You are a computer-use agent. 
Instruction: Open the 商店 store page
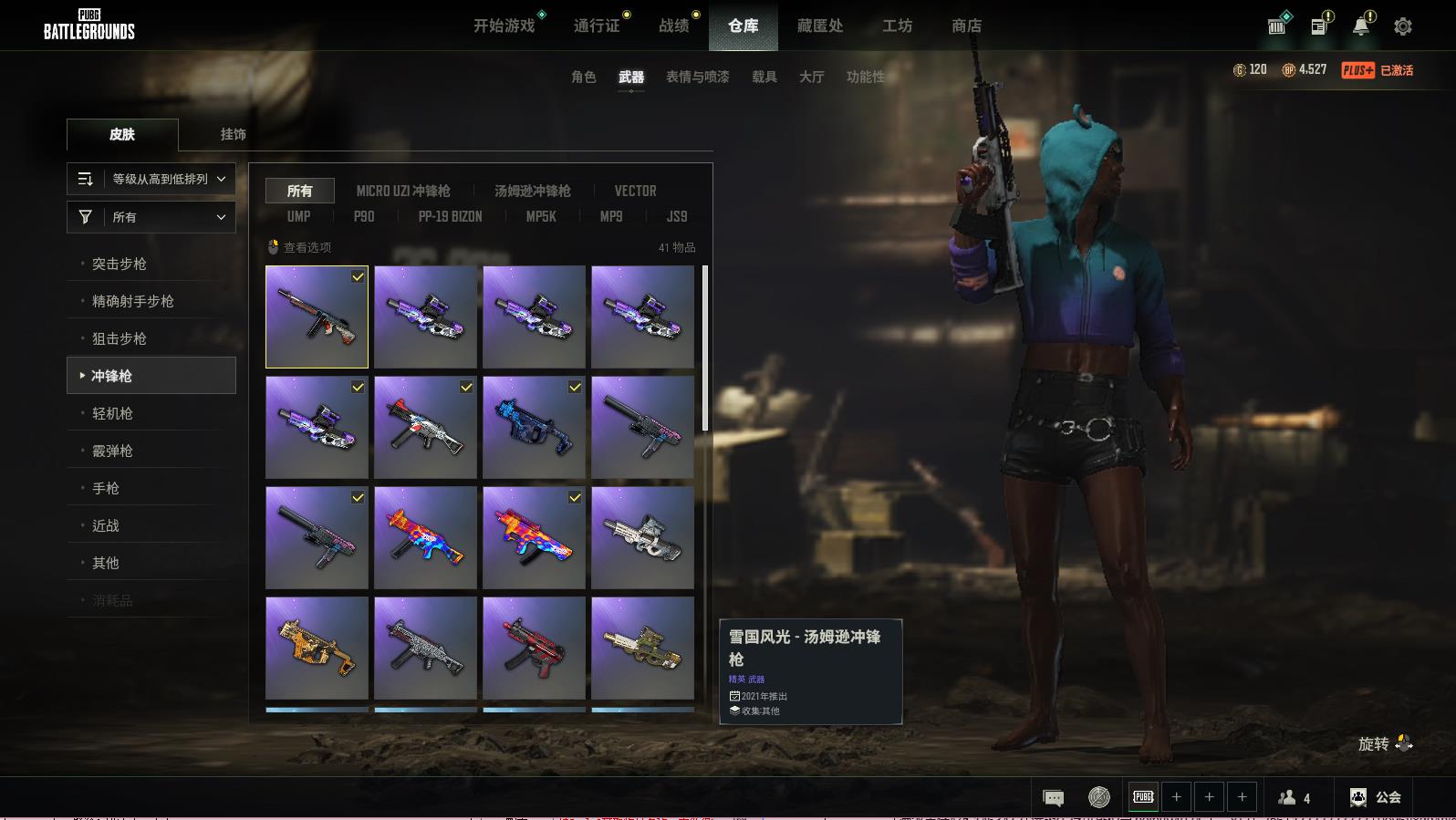966,26
